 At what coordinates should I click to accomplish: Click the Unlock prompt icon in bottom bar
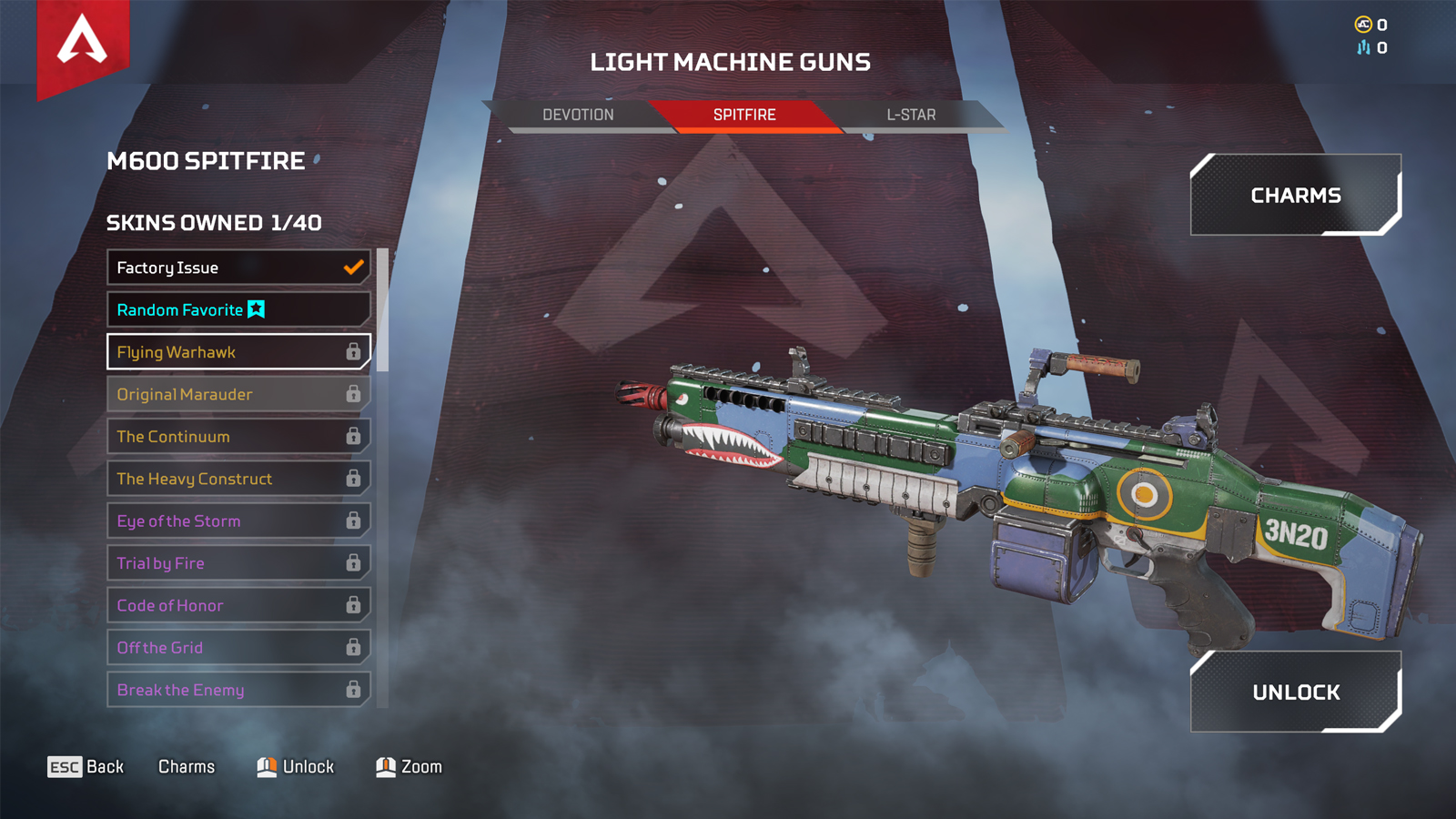(x=265, y=766)
